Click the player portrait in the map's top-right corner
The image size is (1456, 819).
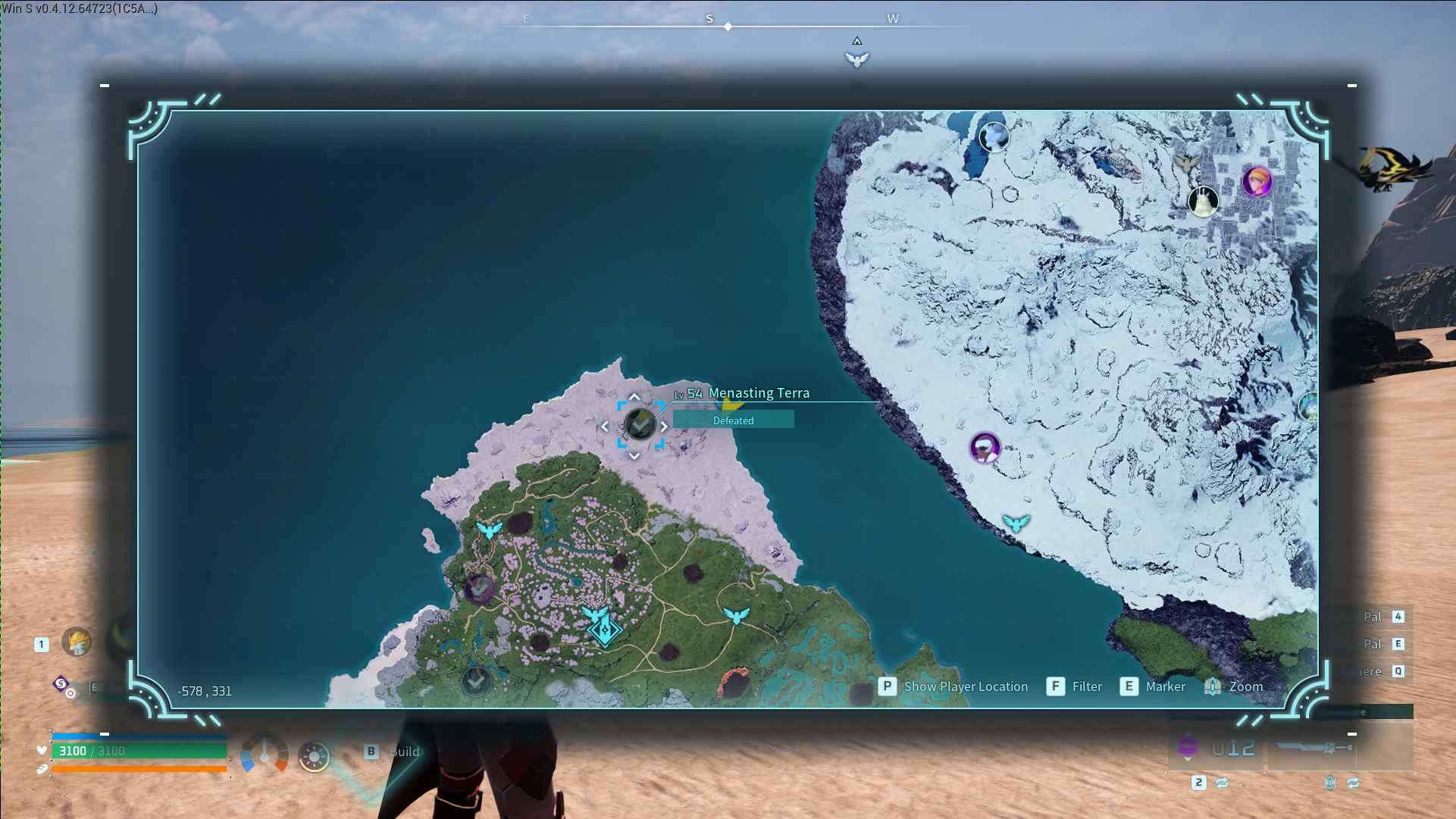coord(1257,183)
